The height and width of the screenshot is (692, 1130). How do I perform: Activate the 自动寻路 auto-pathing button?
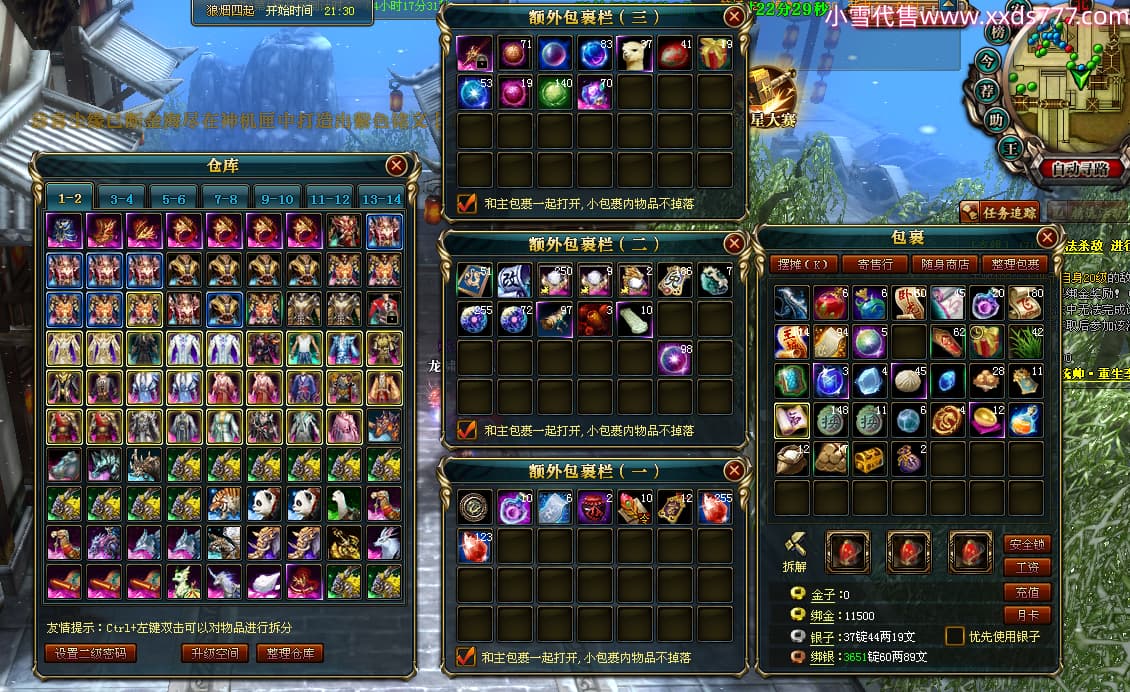tap(1087, 168)
